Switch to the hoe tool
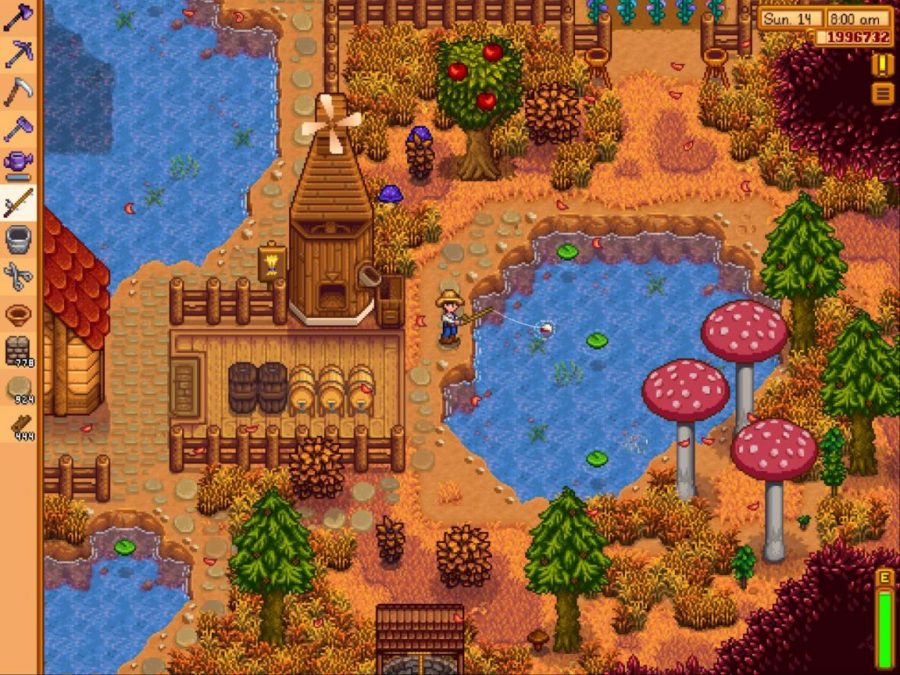 (x=19, y=128)
